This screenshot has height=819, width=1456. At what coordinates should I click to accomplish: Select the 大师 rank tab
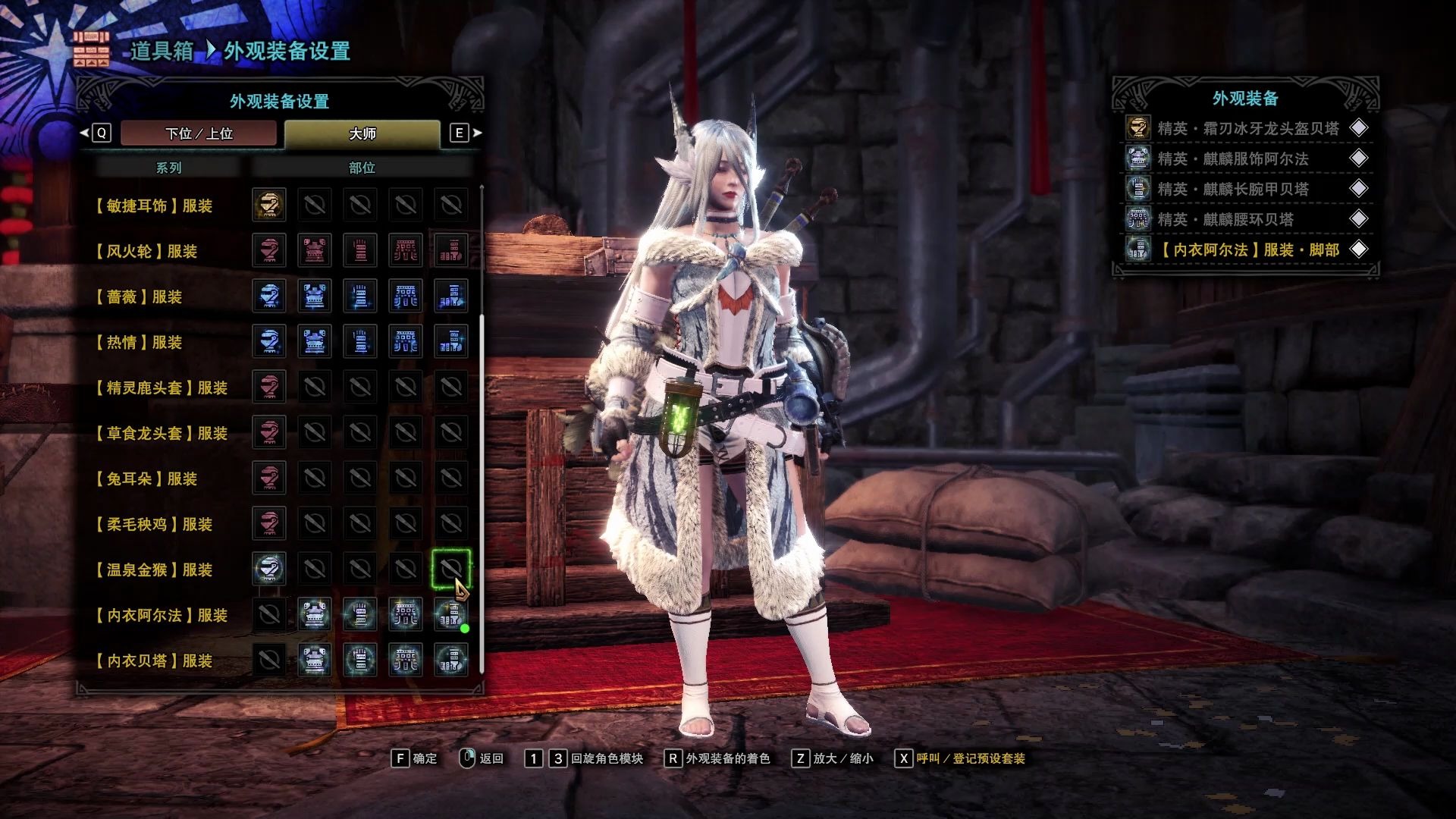tap(362, 133)
